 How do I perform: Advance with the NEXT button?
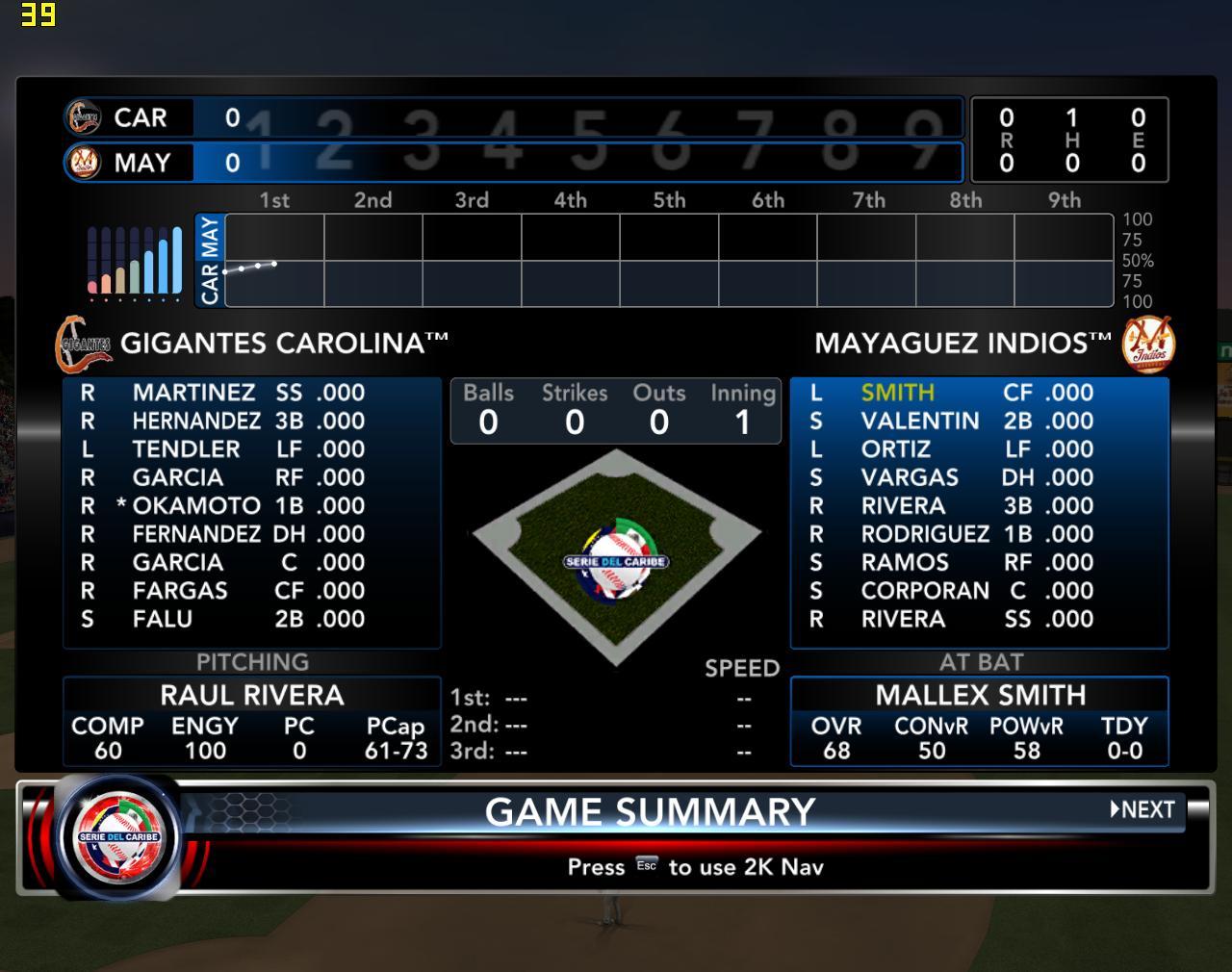tap(1143, 809)
